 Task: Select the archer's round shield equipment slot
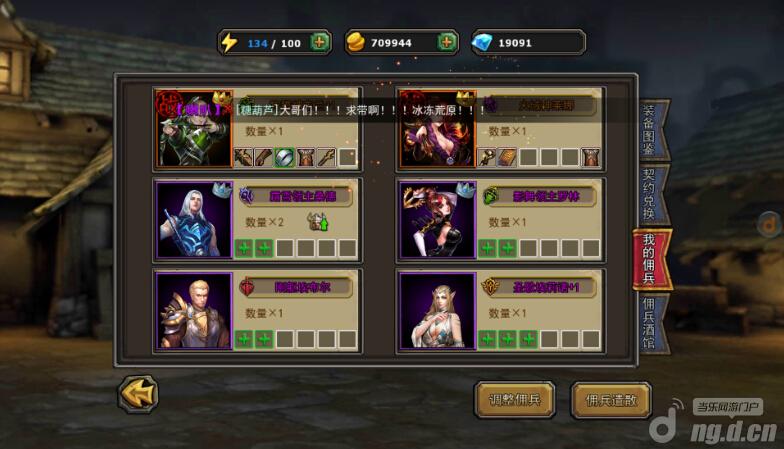[x=285, y=157]
